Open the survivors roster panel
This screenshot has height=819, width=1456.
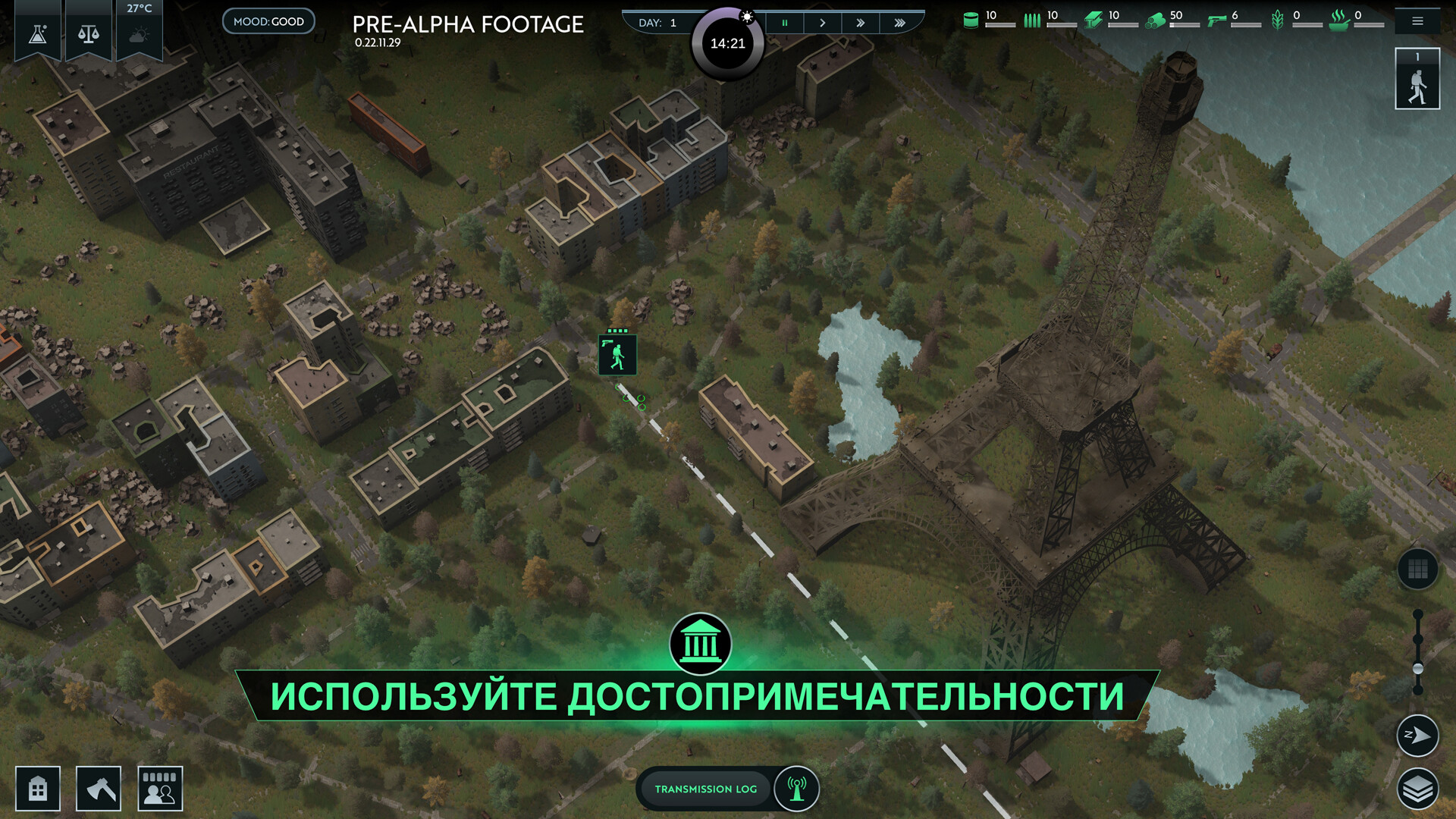[160, 789]
